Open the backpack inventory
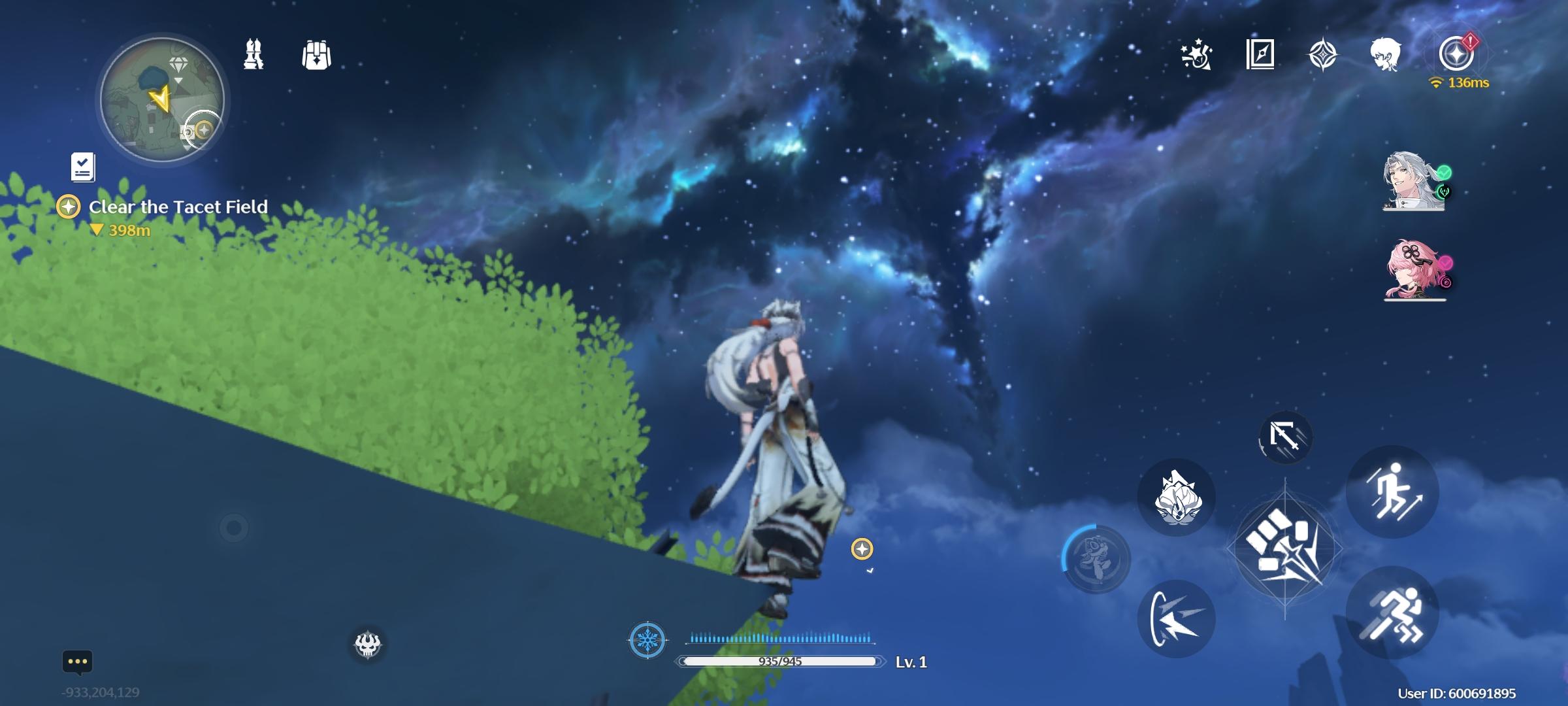Image resolution: width=1568 pixels, height=706 pixels. (317, 56)
